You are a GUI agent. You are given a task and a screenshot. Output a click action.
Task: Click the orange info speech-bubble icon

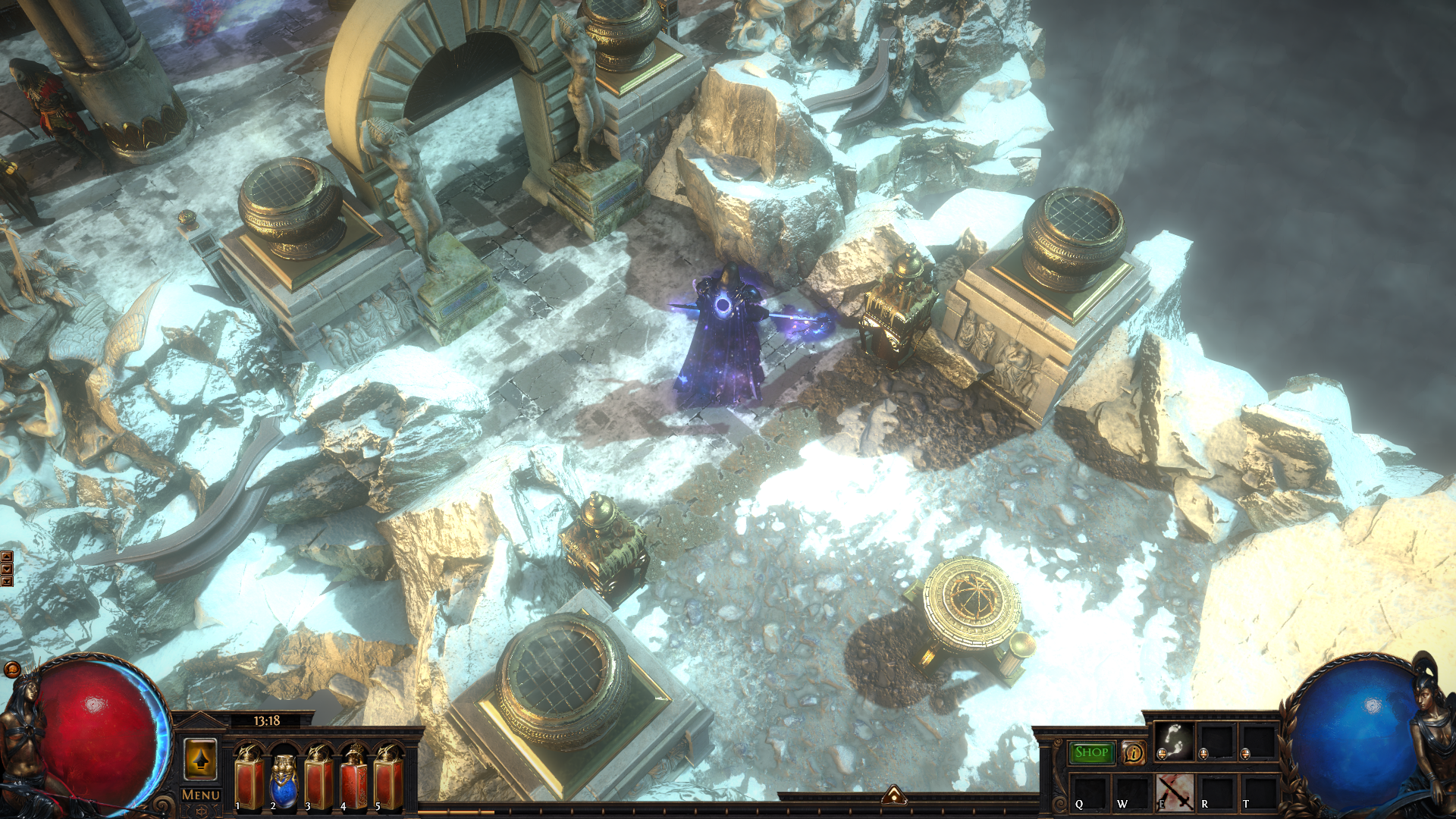1134,752
